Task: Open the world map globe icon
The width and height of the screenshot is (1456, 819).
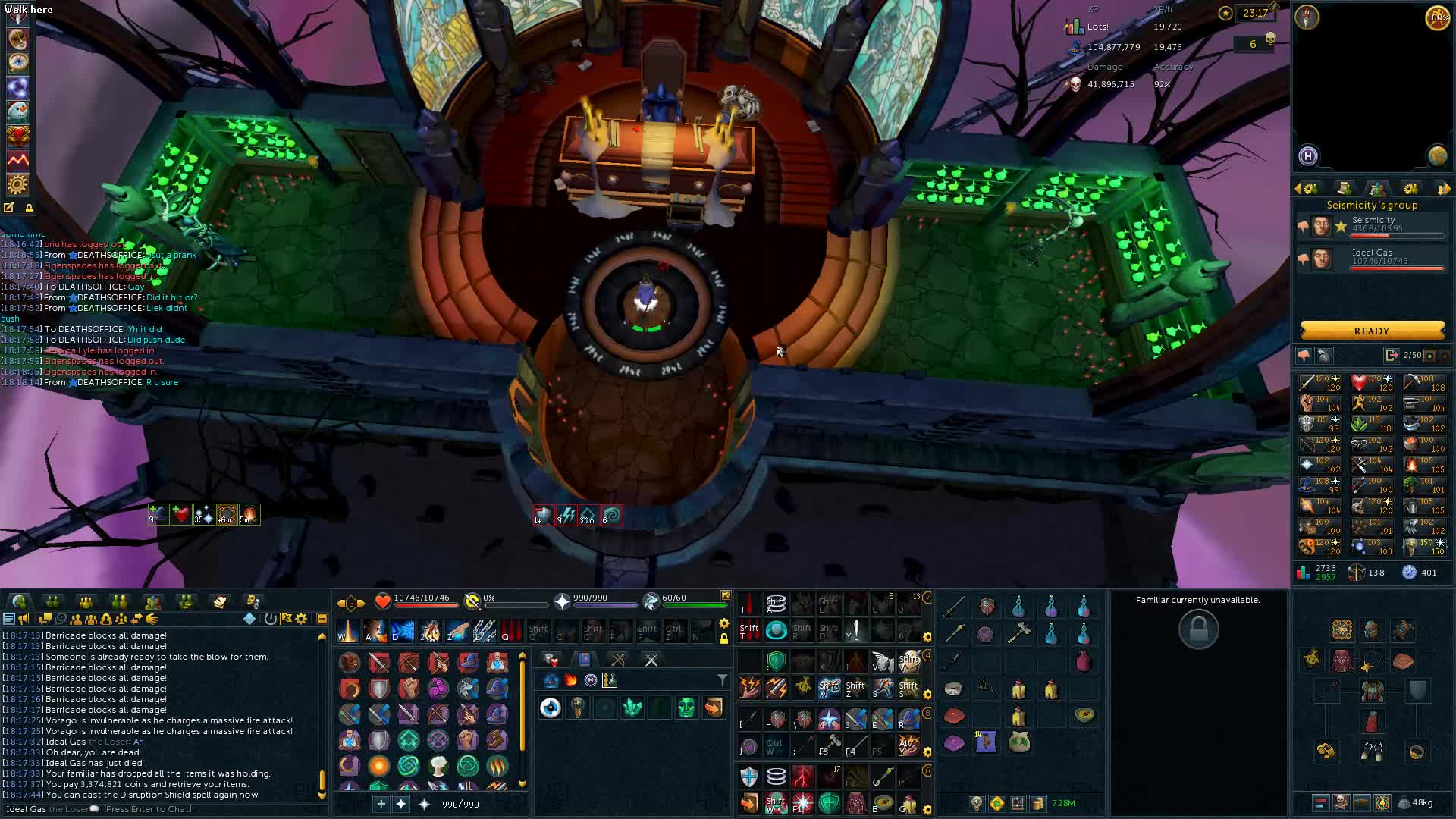Action: tap(1437, 156)
